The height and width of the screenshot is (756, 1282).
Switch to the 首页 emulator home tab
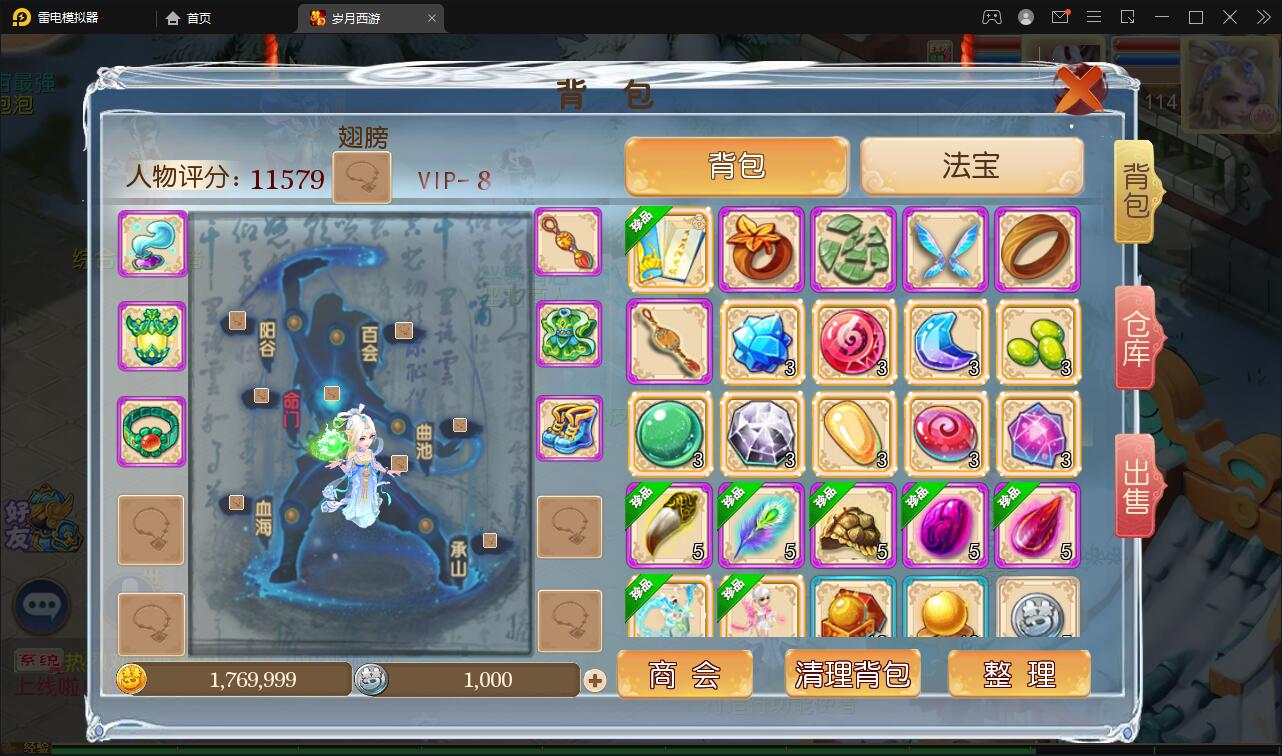198,17
